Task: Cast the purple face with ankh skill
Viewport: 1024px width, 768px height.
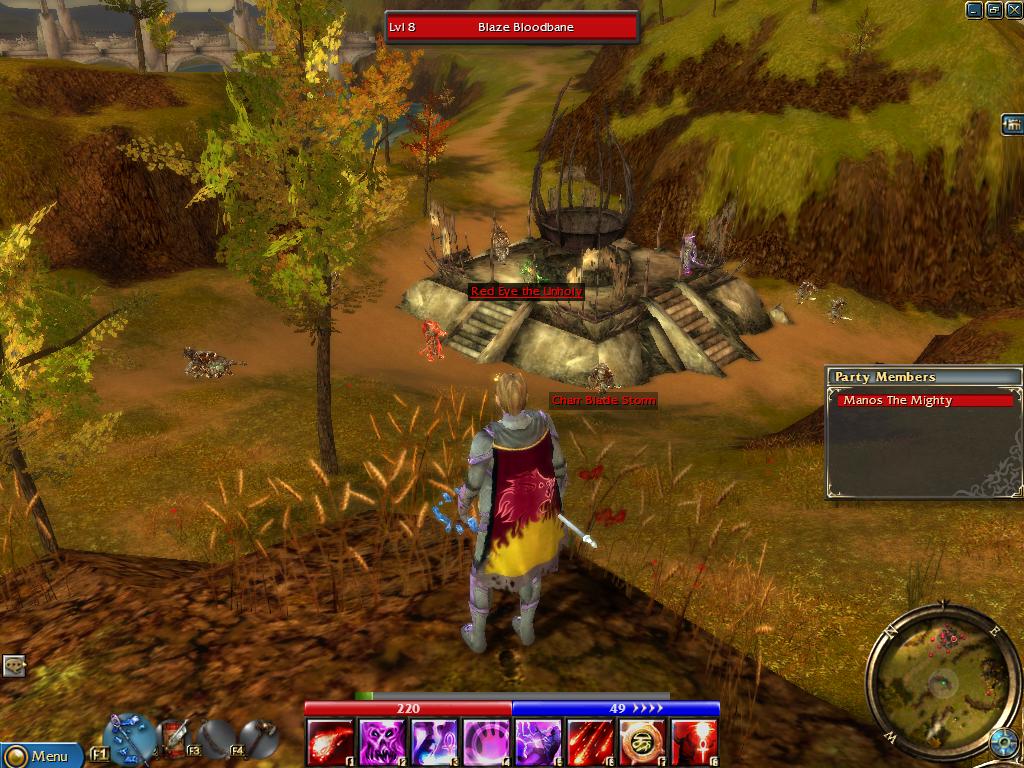Action: 434,743
